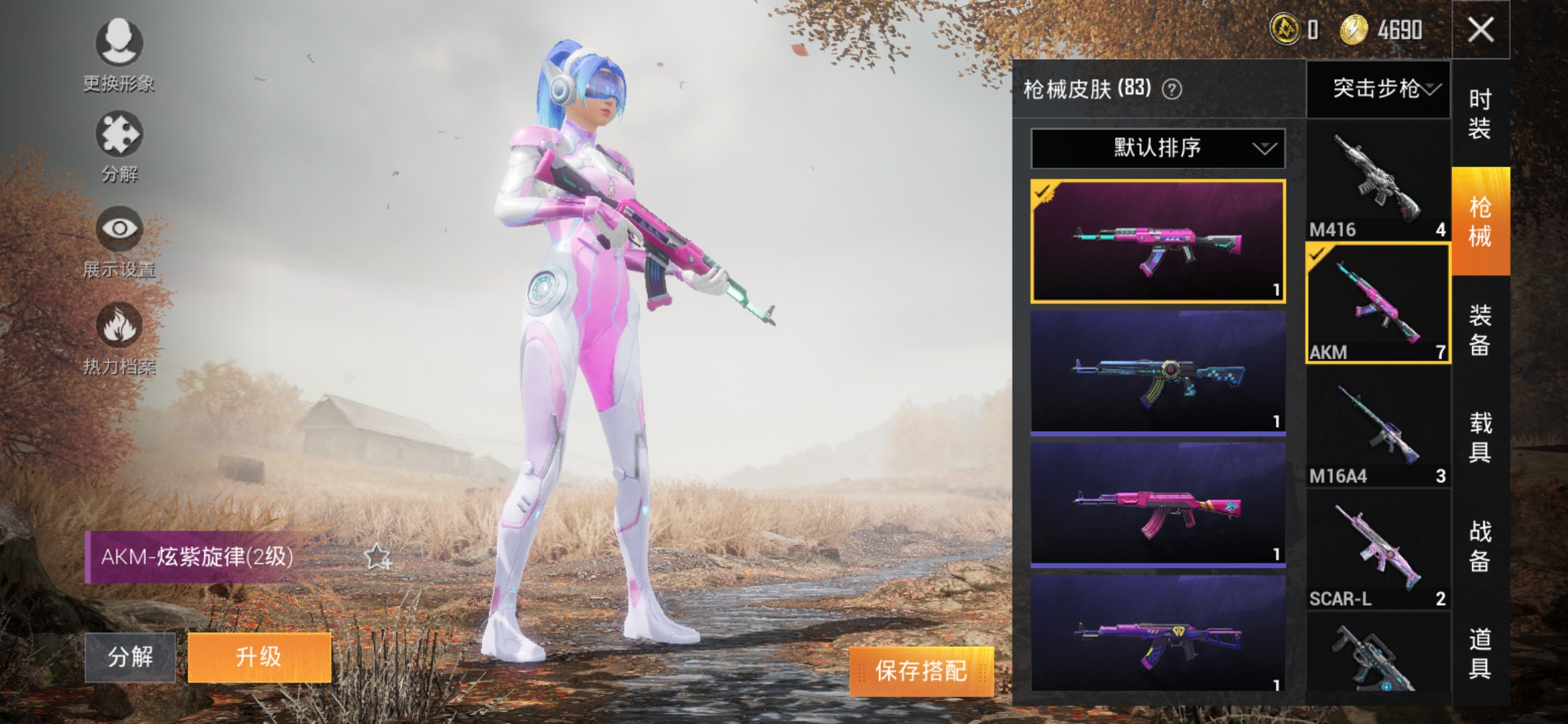
Task: Switch to the 时装 outfits tab
Action: click(x=1480, y=114)
